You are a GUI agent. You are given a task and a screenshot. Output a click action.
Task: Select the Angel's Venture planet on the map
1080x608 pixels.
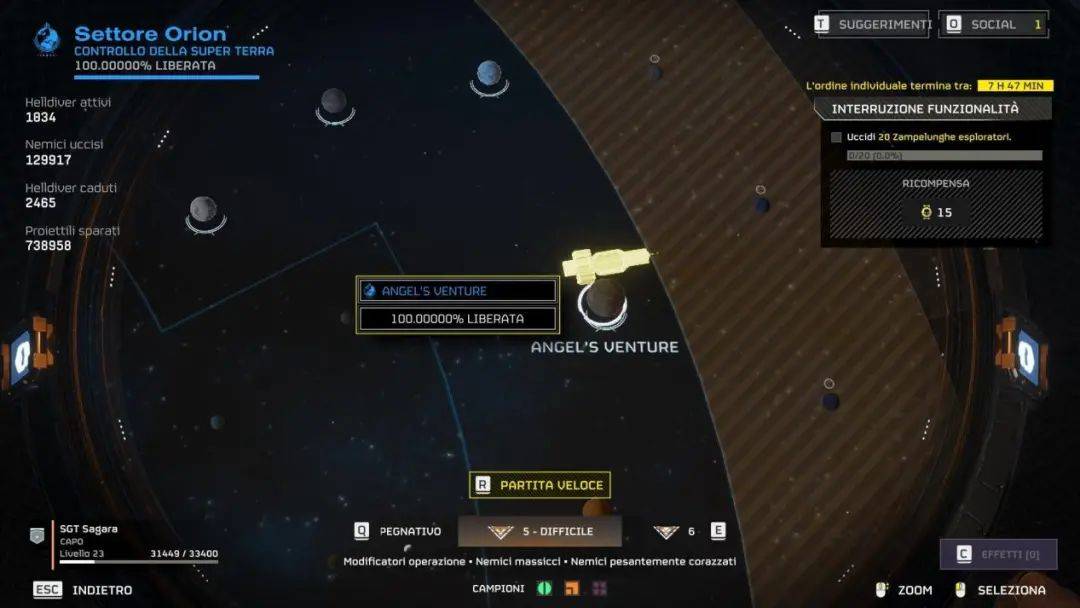603,301
